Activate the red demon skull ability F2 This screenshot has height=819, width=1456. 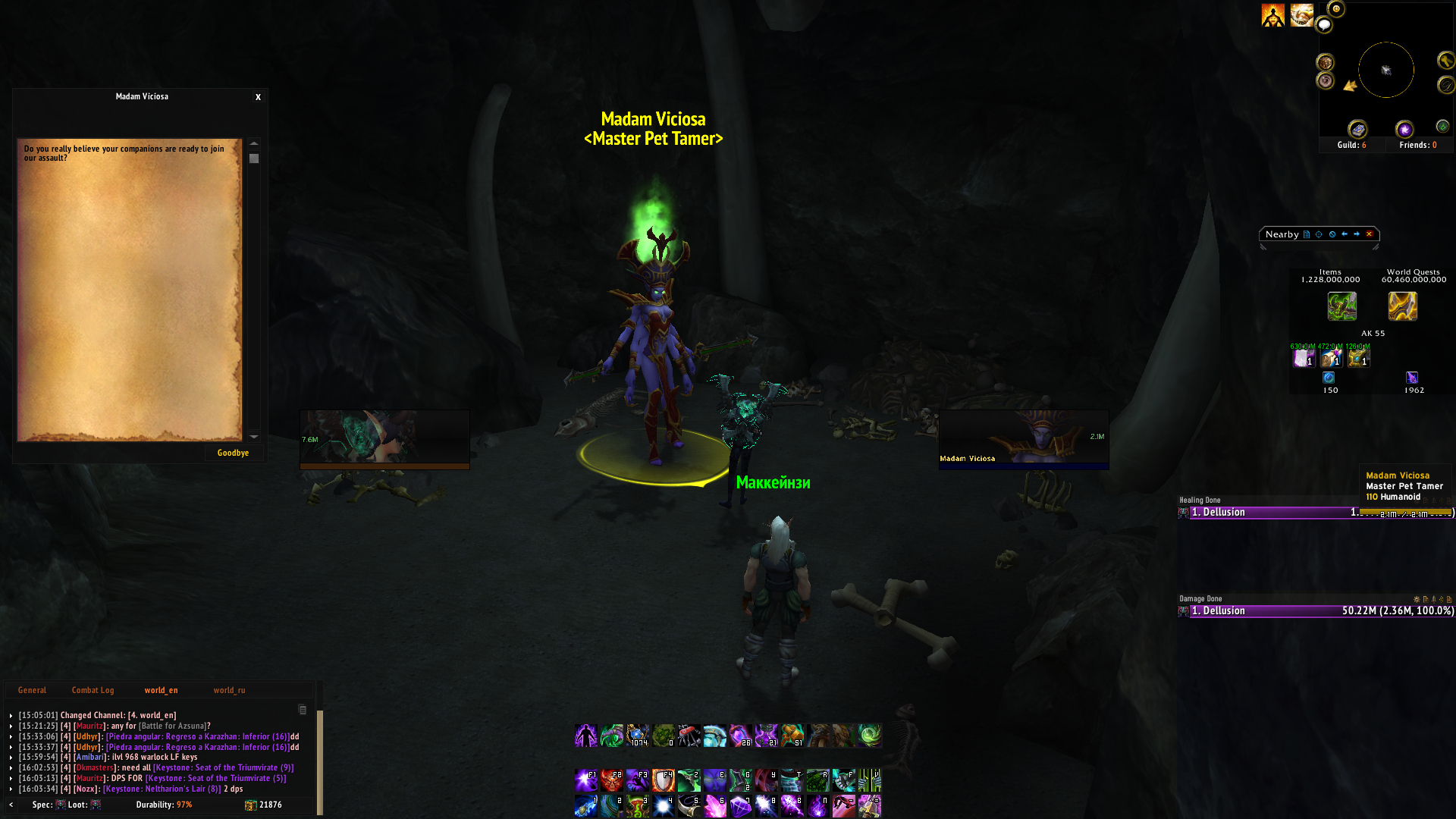pos(612,780)
